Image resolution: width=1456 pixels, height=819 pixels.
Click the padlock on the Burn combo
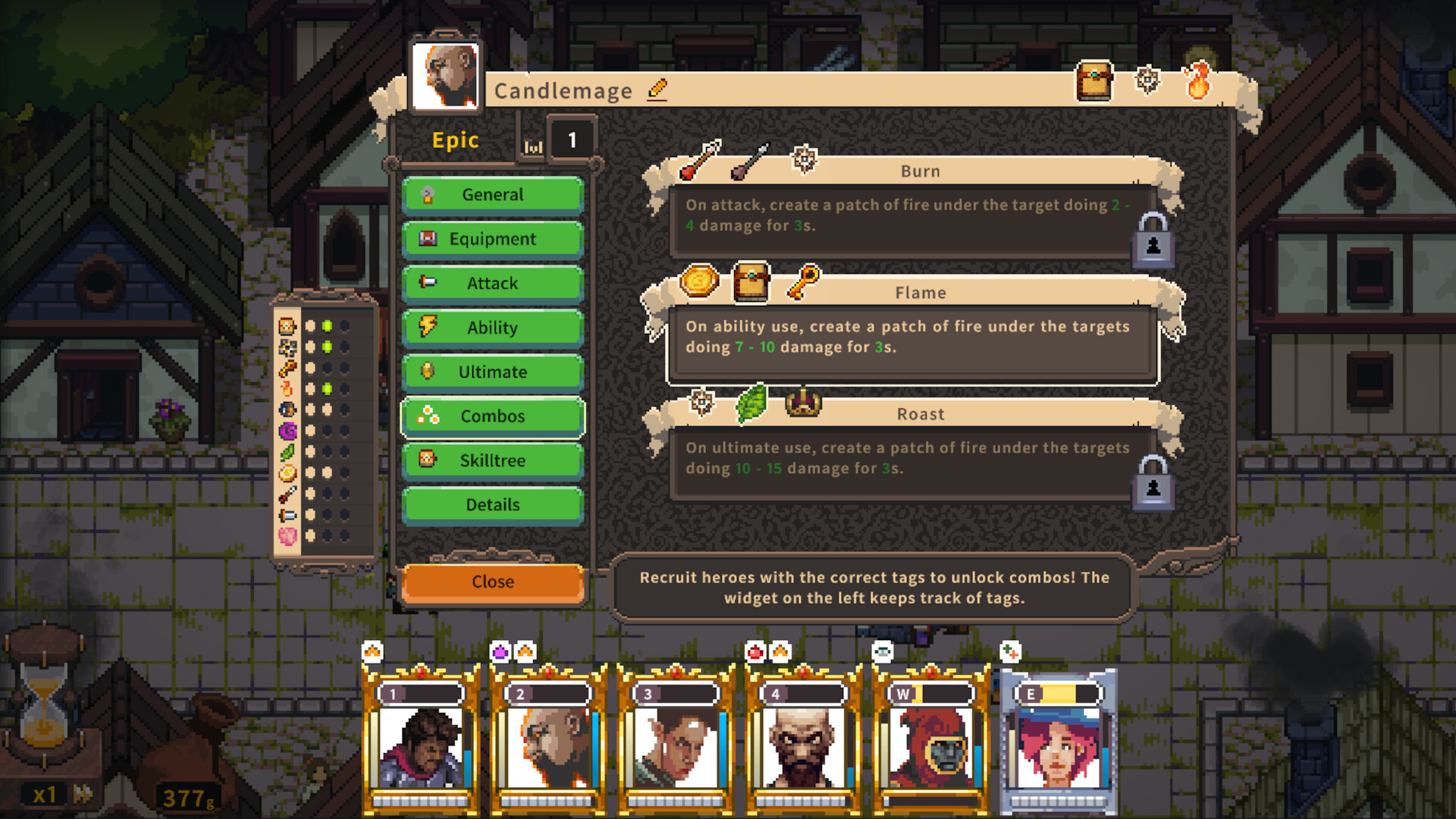pos(1154,241)
